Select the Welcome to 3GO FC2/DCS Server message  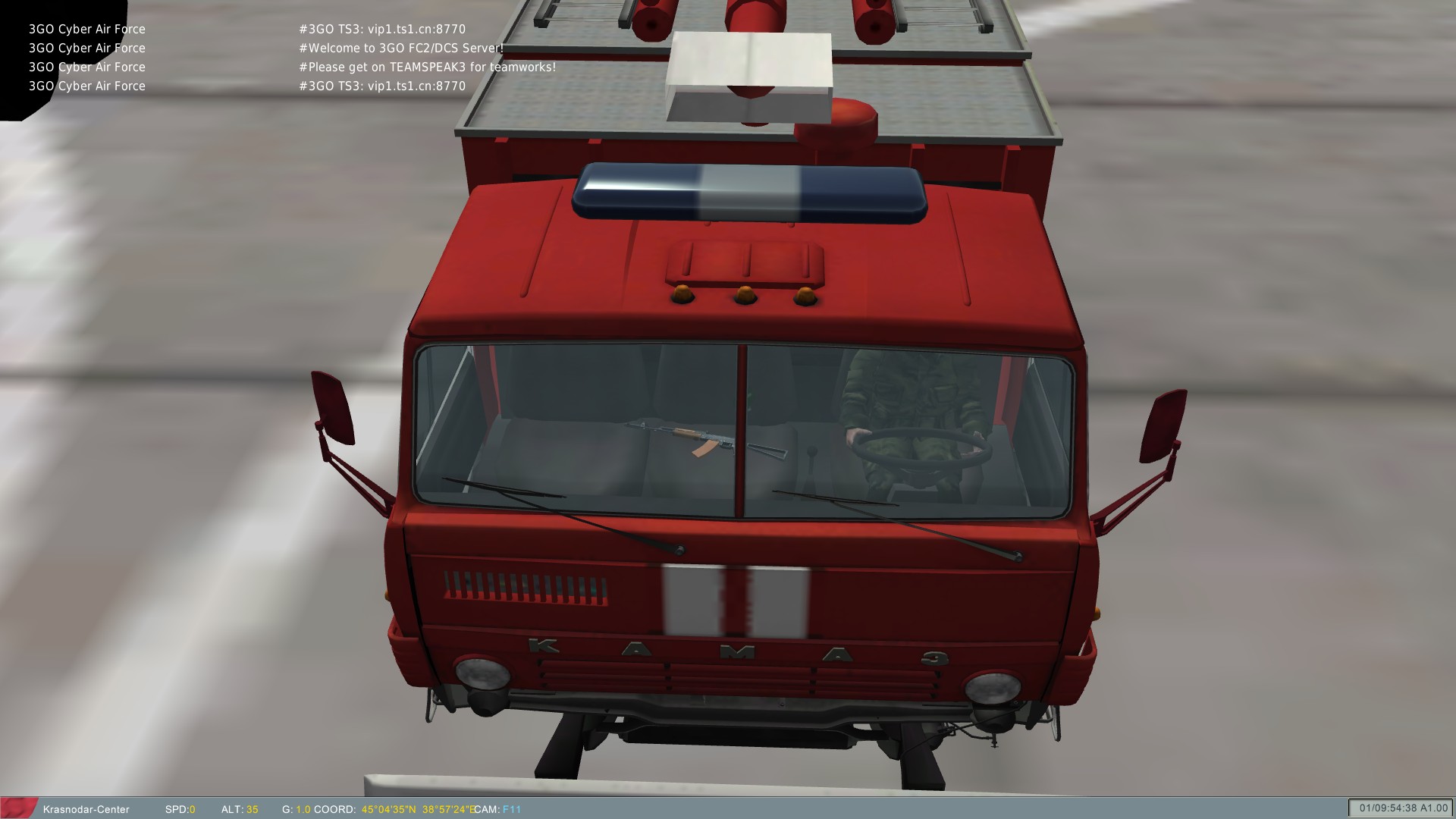[x=400, y=47]
